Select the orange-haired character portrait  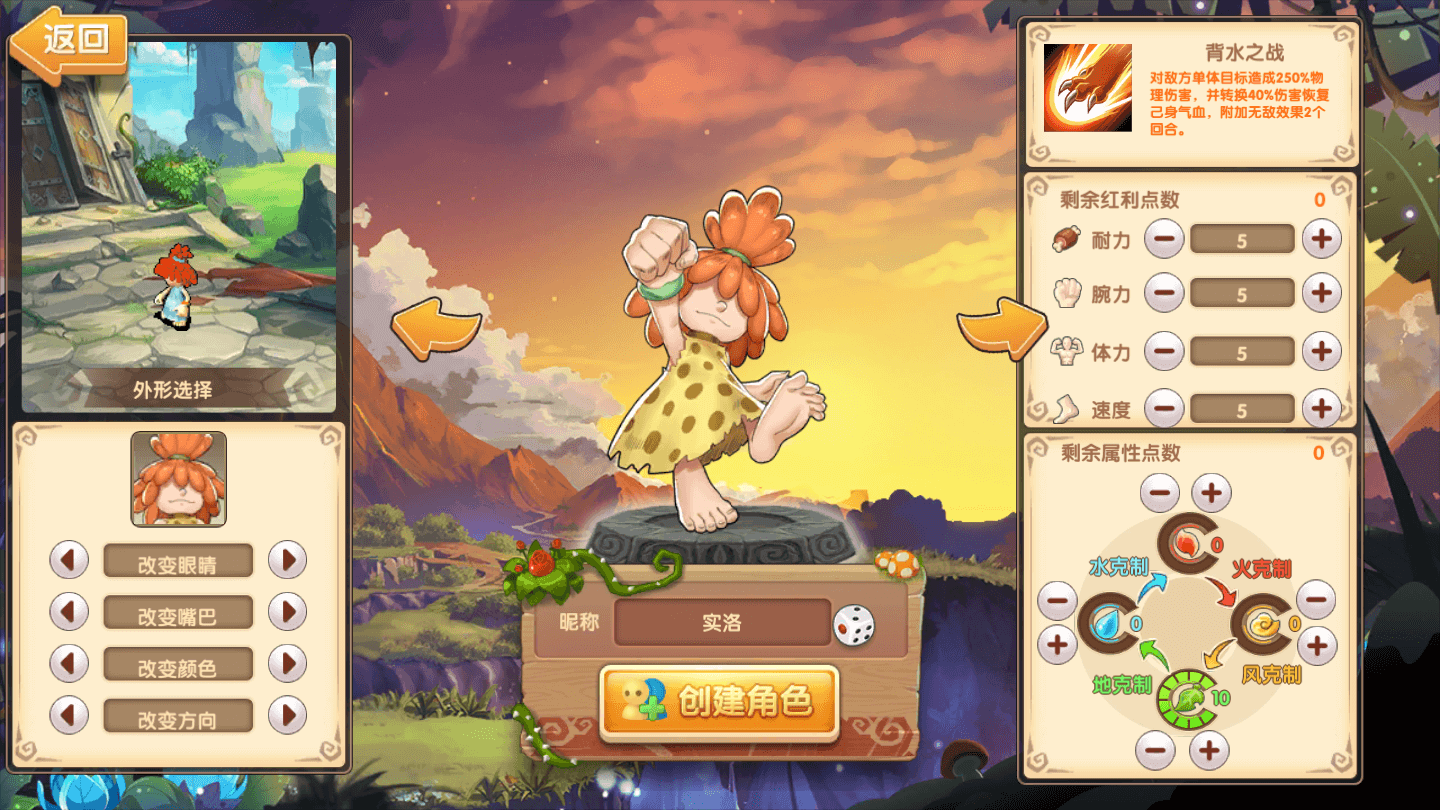[x=179, y=479]
